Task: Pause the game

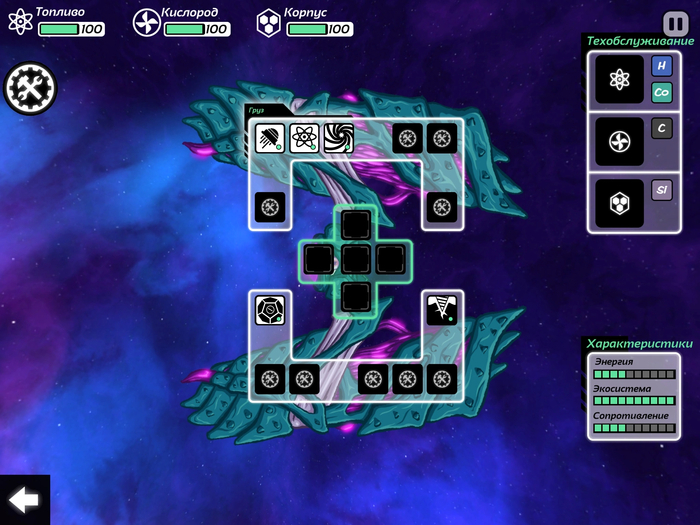Action: pyautogui.click(x=674, y=22)
